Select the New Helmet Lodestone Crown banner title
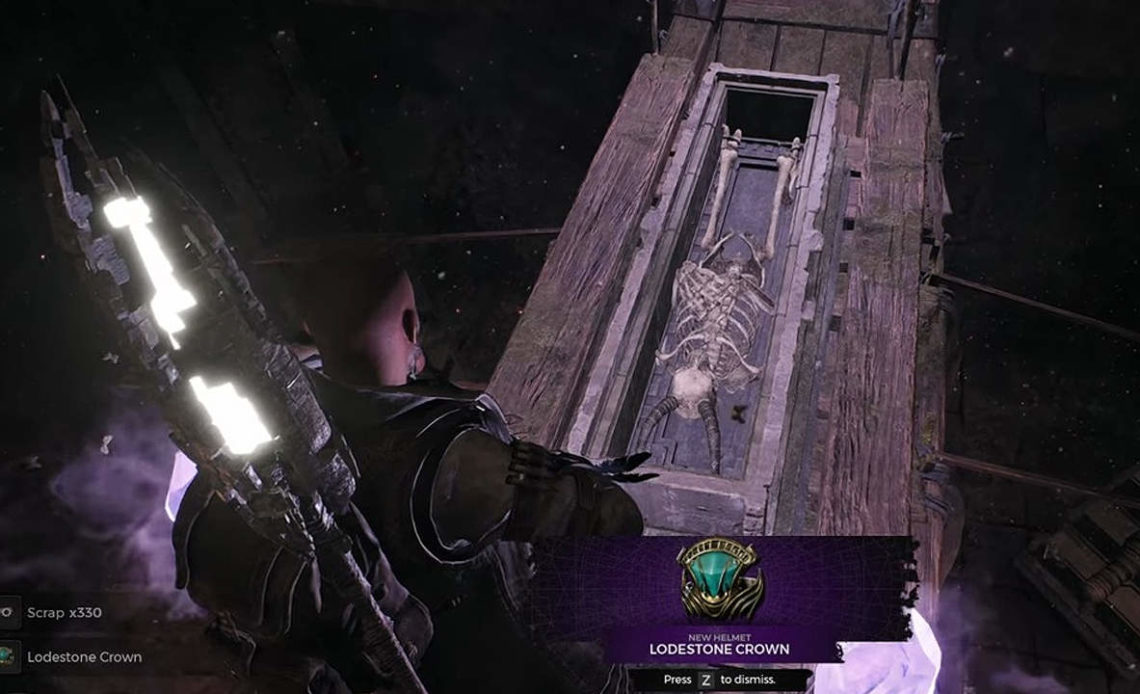Screen dimensions: 1140x694 click(719, 649)
